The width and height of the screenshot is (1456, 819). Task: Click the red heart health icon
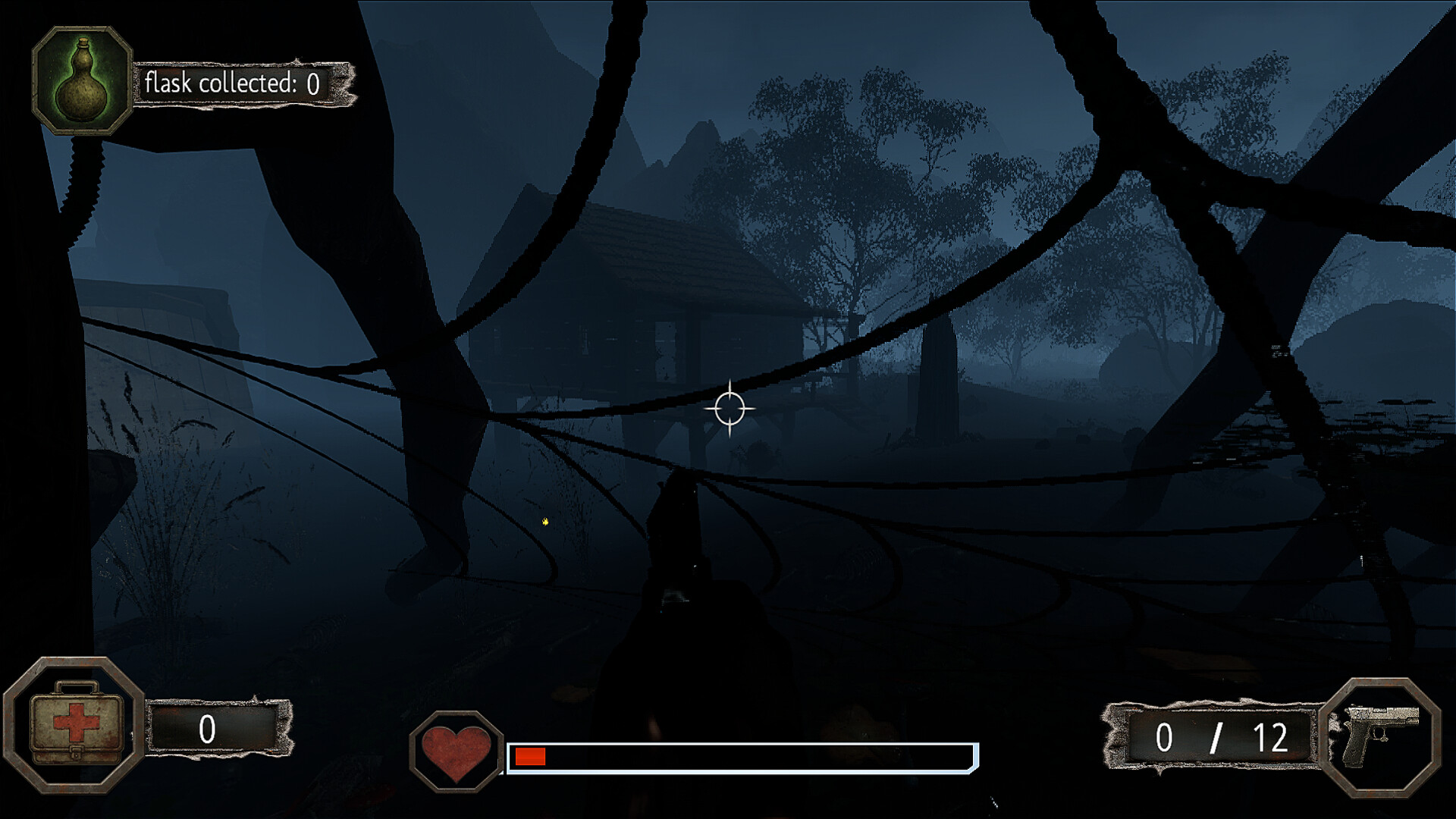[456, 752]
